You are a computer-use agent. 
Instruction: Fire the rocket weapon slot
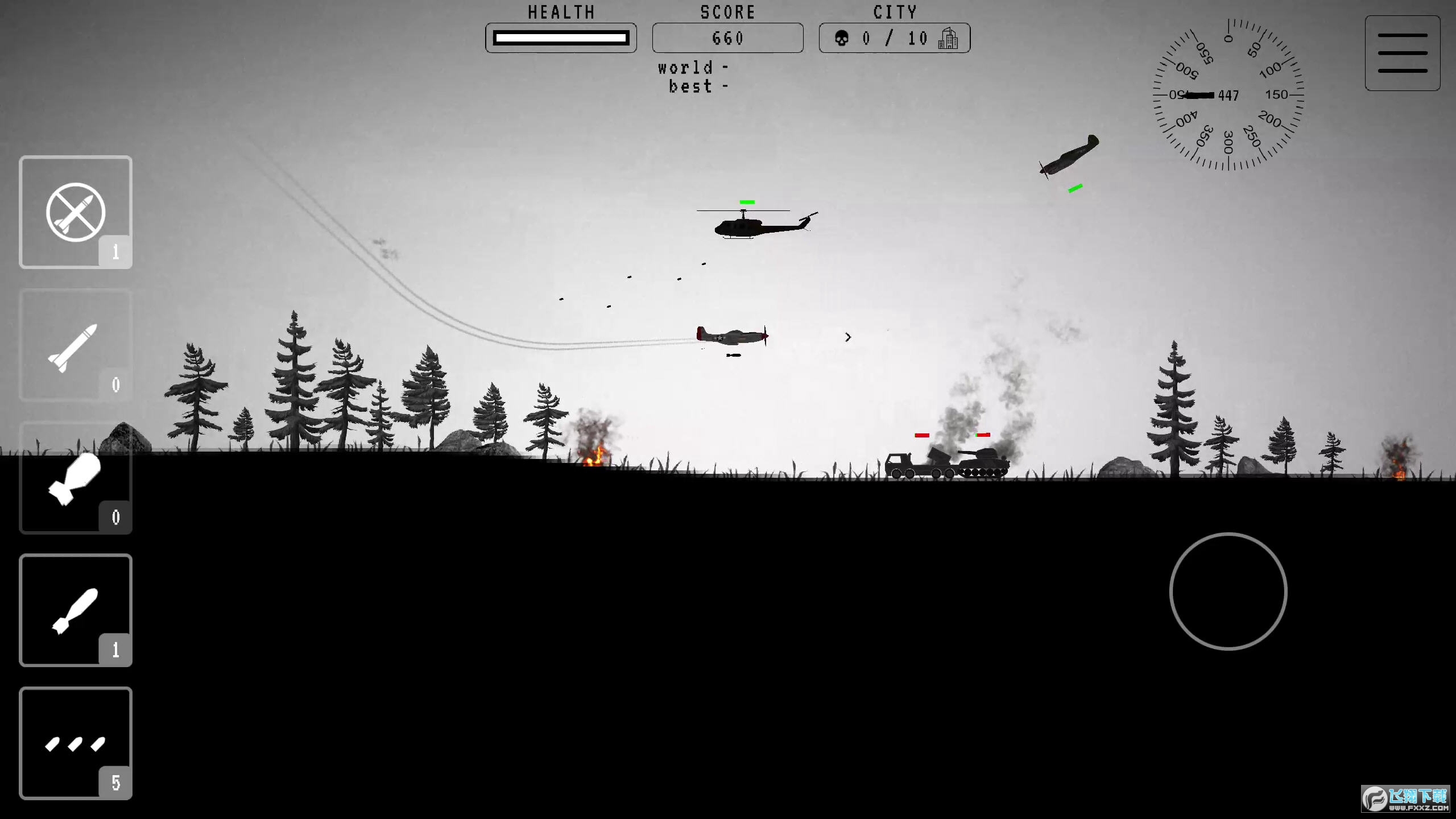click(76, 346)
